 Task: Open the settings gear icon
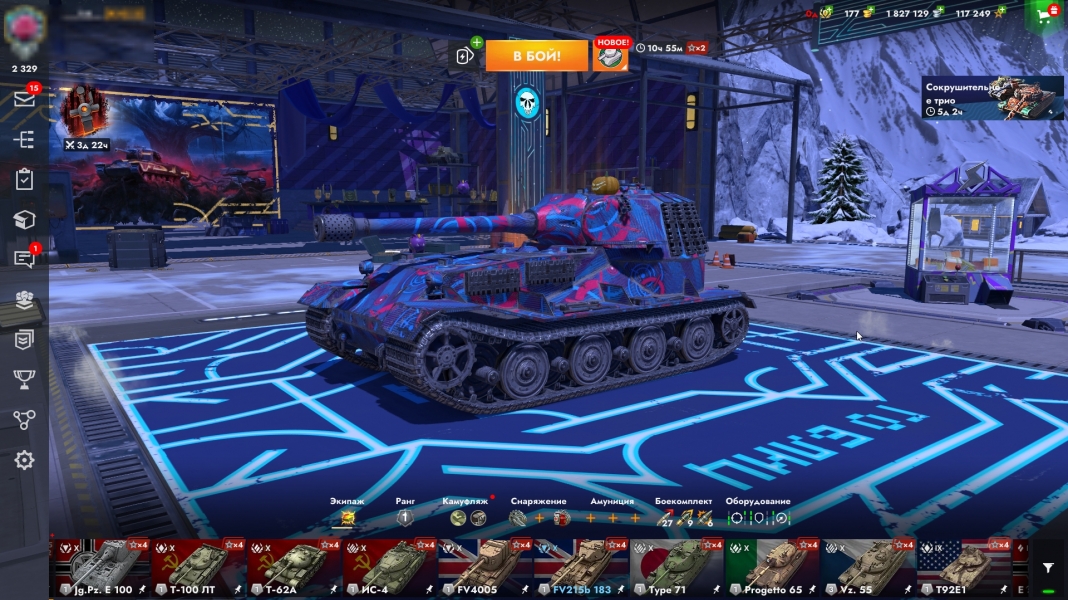(x=24, y=460)
